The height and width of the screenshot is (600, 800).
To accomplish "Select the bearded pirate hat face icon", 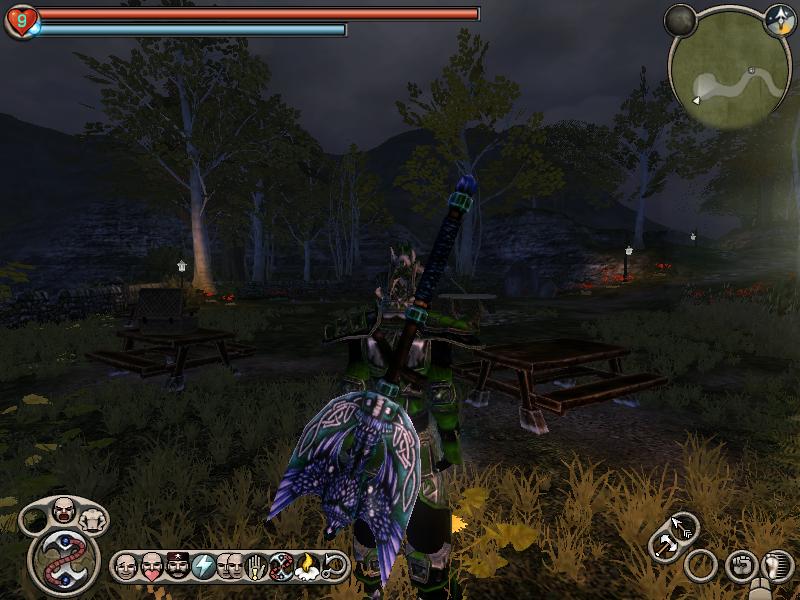I will coord(176,567).
